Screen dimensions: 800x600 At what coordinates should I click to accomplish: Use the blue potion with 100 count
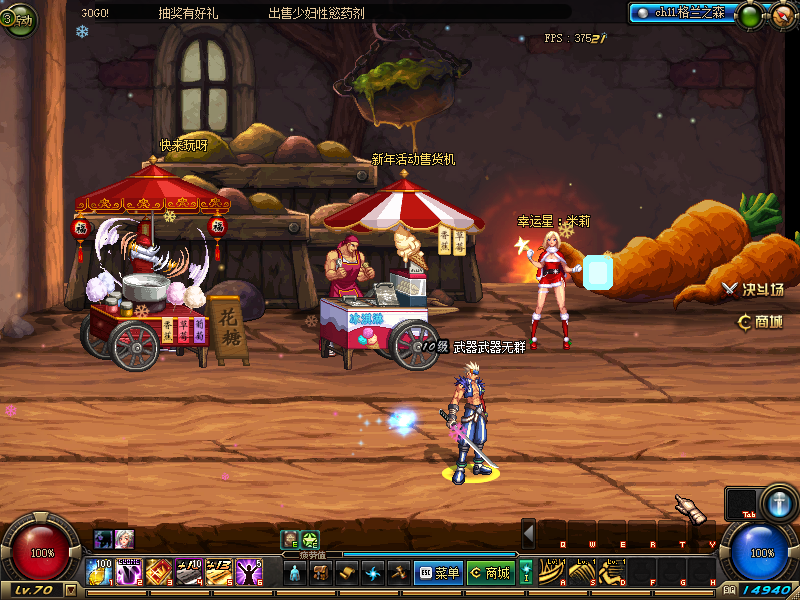click(100, 572)
